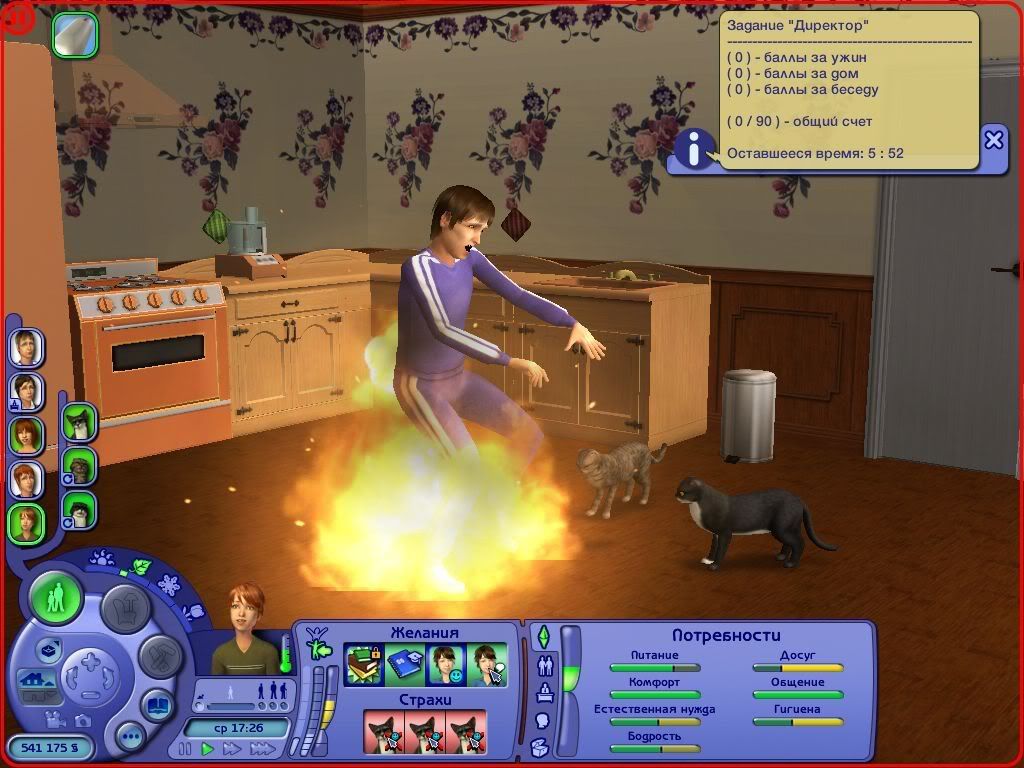Select the first cat fear slot
Image resolution: width=1024 pixels, height=768 pixels.
pos(383,731)
